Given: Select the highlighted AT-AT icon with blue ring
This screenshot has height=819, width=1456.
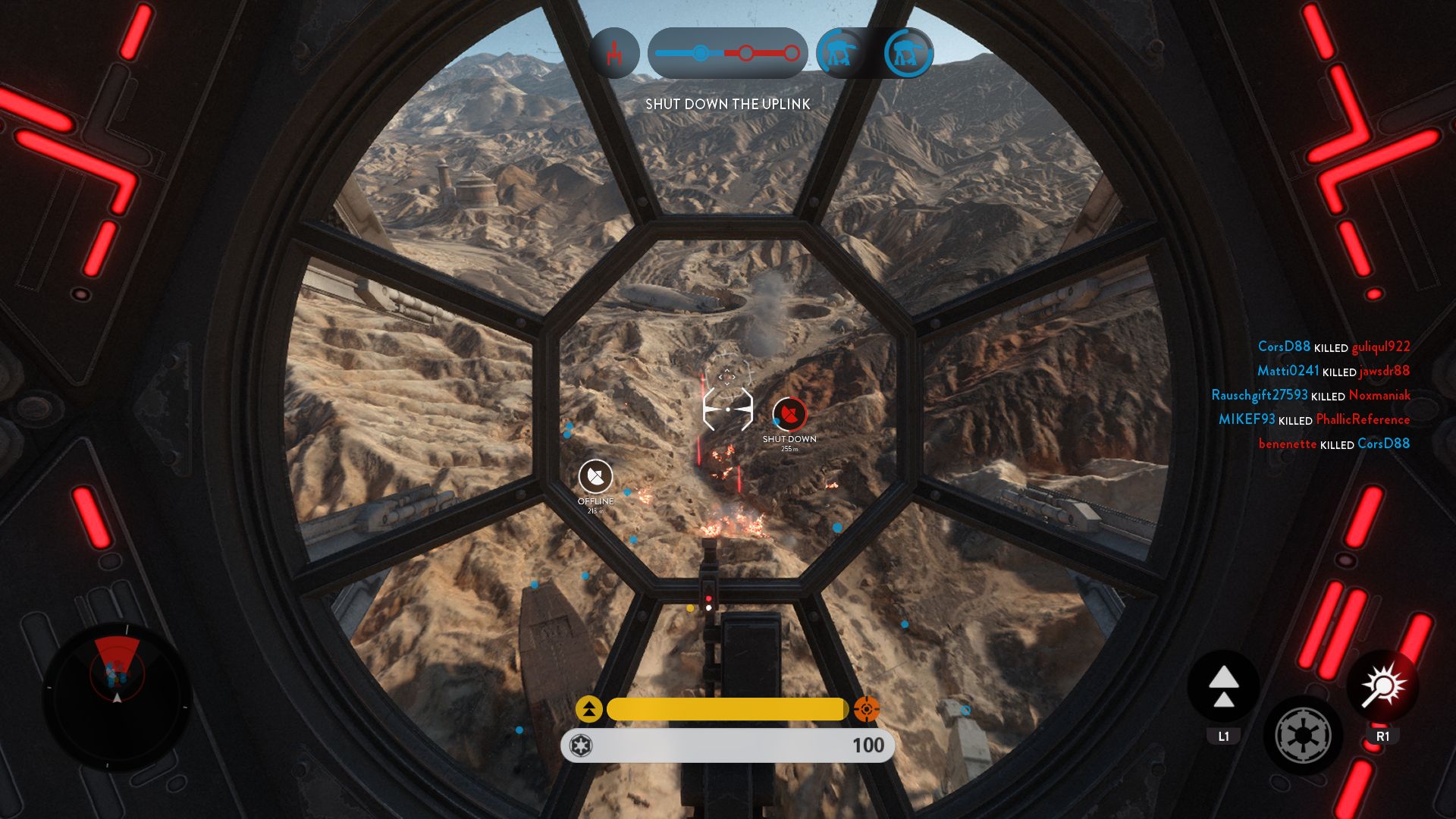Looking at the screenshot, I should point(906,52).
